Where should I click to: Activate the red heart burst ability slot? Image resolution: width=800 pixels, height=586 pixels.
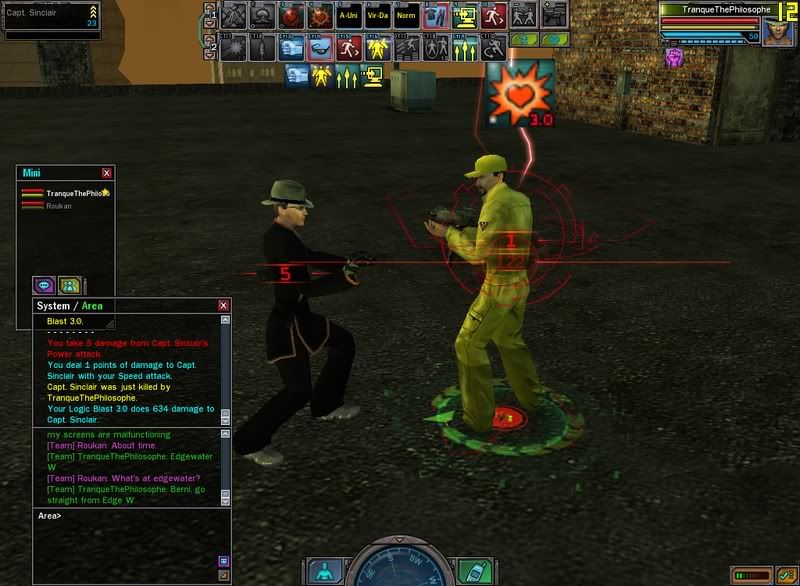coord(319,16)
